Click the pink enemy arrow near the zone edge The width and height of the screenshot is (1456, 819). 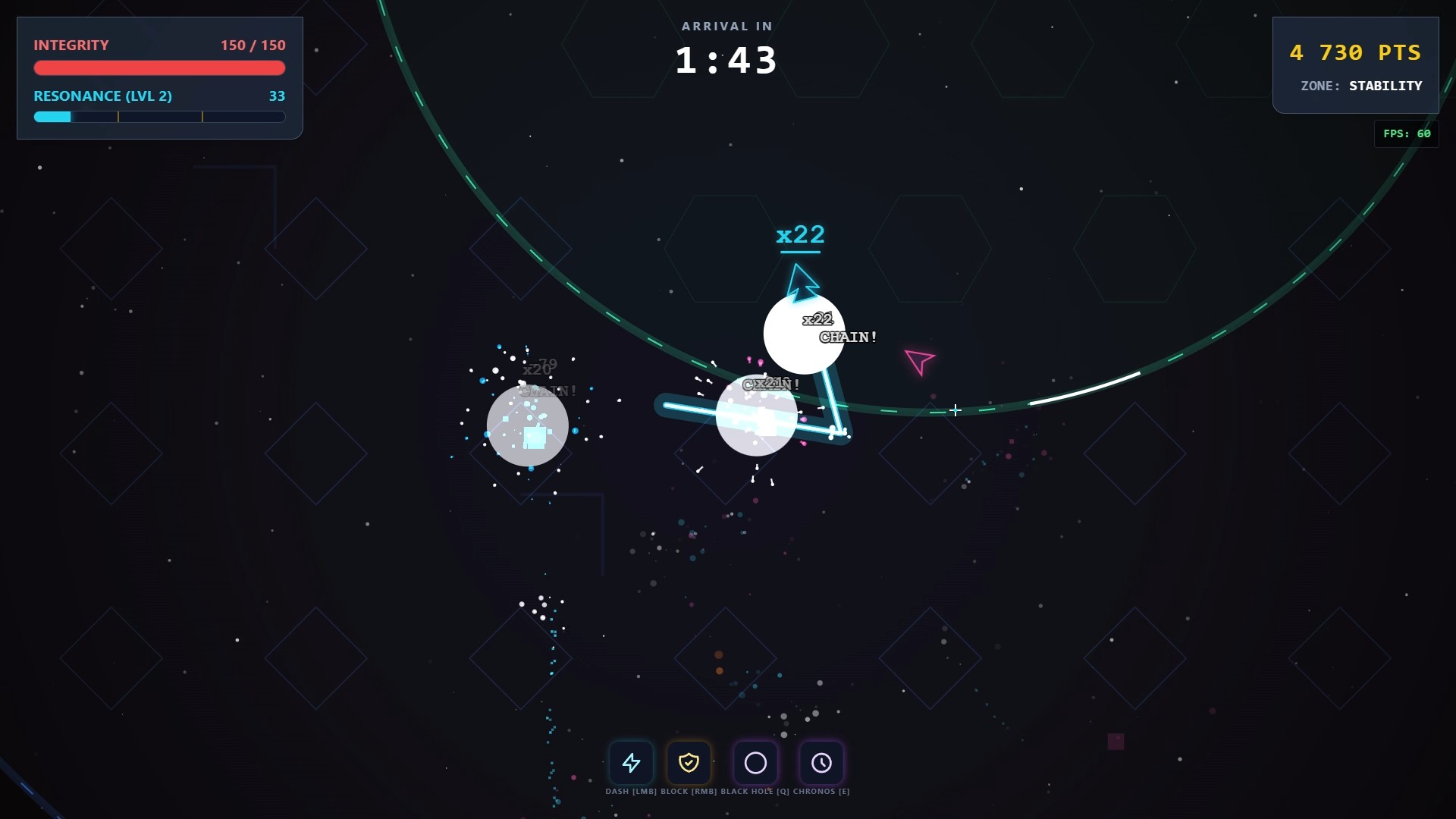click(918, 362)
